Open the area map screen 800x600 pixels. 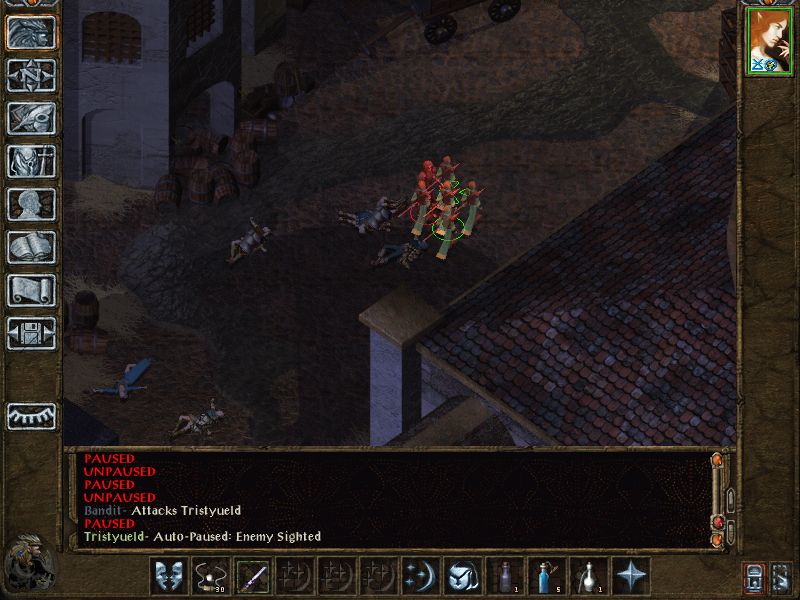(x=31, y=75)
